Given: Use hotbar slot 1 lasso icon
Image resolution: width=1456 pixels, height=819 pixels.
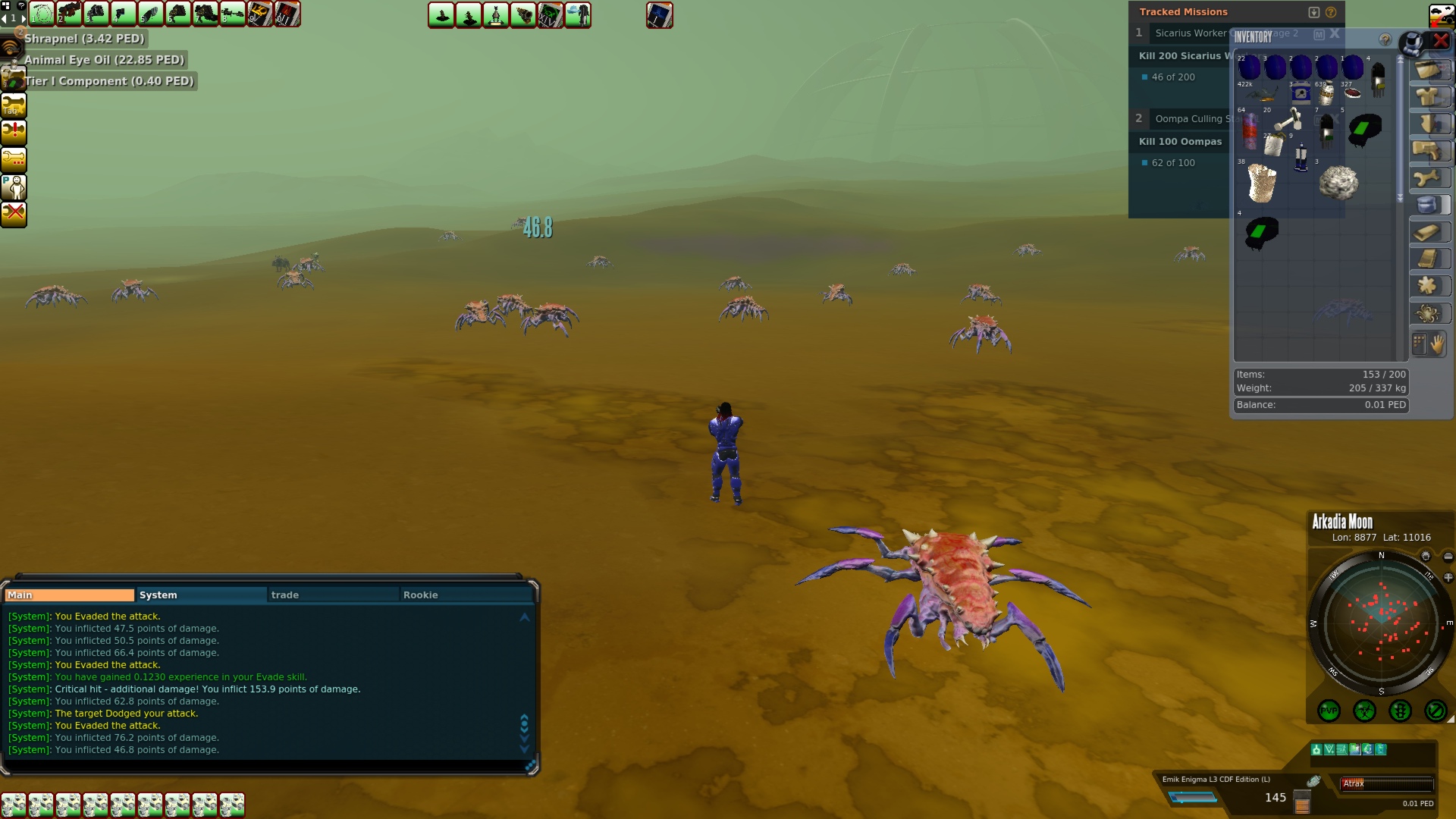Looking at the screenshot, I should pyautogui.click(x=42, y=14).
